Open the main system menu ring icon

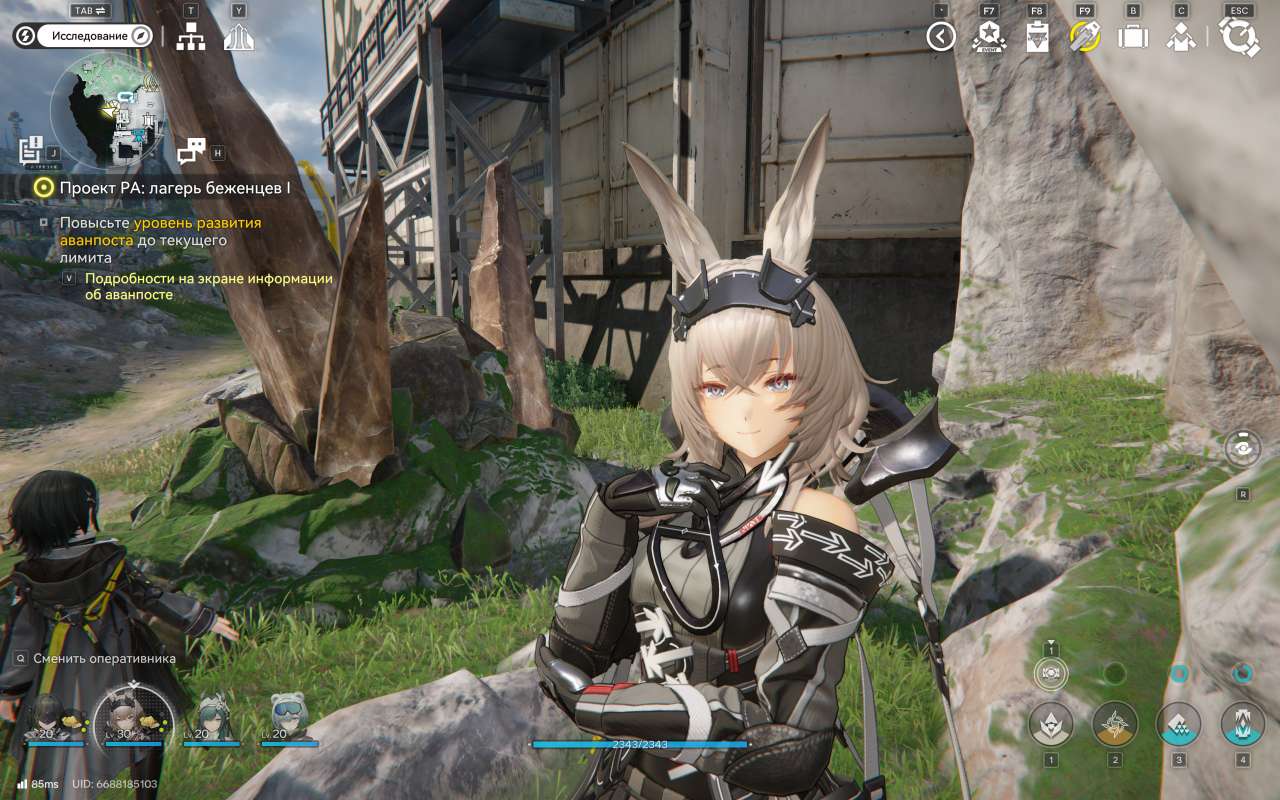[1240, 37]
